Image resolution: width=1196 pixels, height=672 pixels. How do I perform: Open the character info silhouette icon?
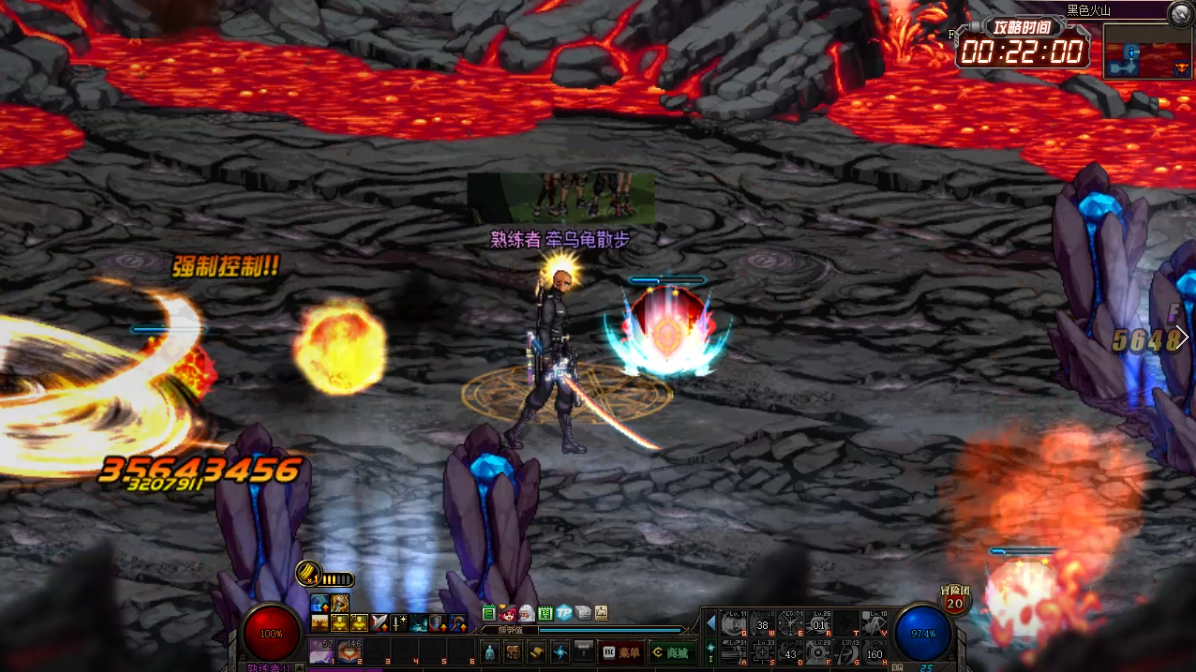coord(489,653)
